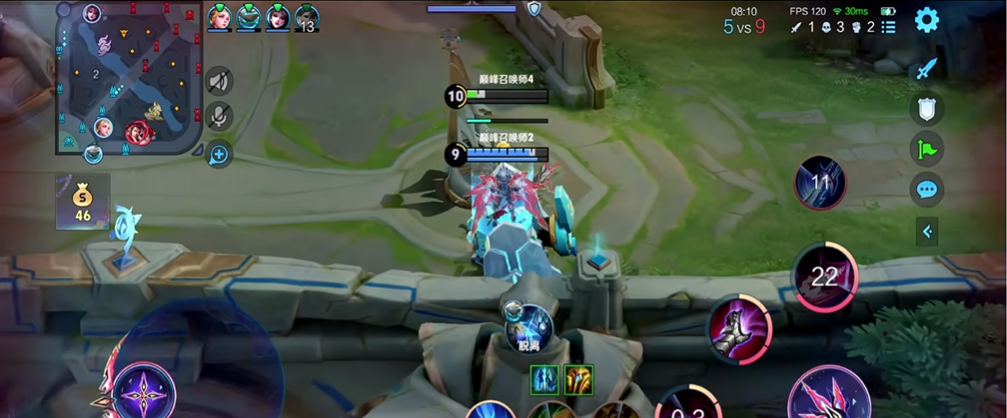Buy the golden recommended item
This screenshot has width=1007, height=418.
coord(579,379)
